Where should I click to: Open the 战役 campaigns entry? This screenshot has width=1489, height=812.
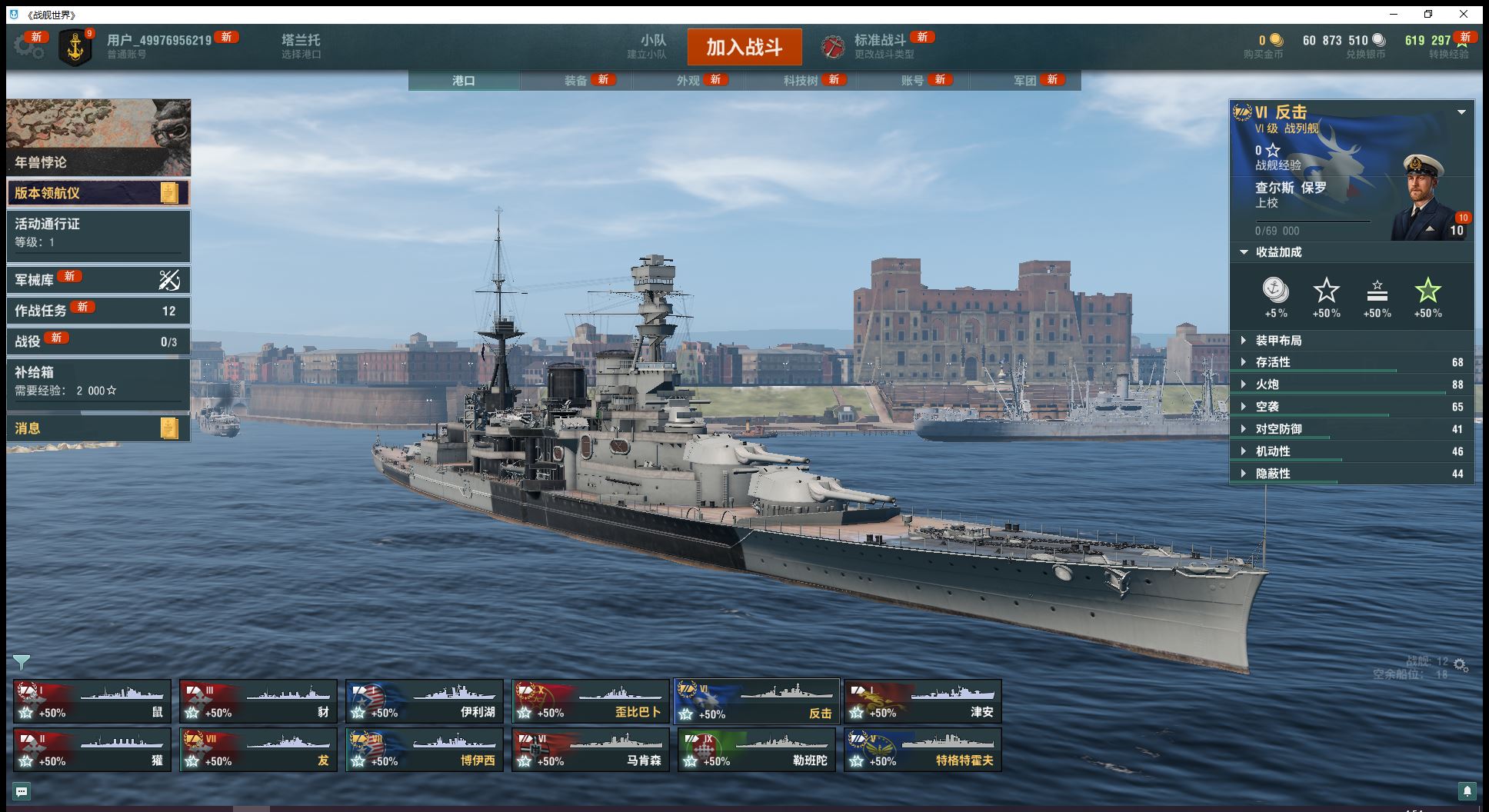coord(98,341)
